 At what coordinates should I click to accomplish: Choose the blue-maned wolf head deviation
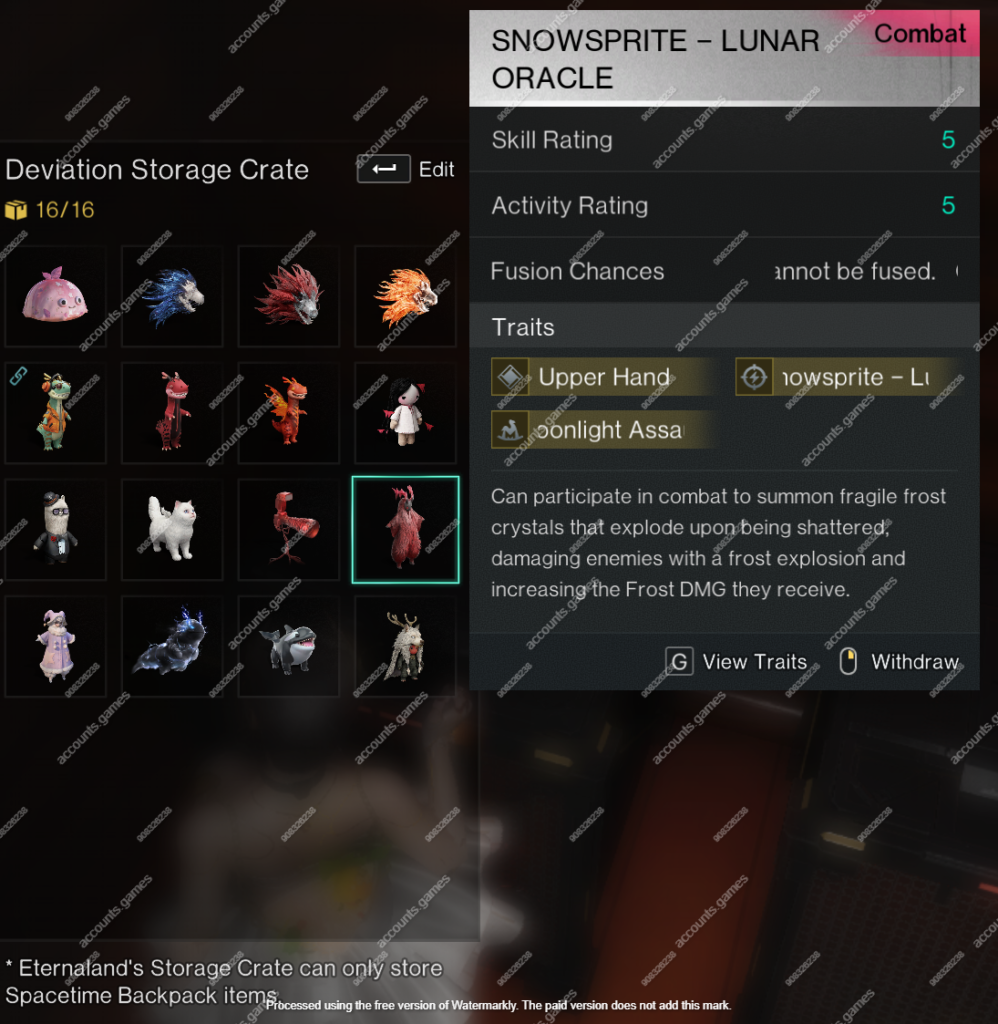[172, 296]
